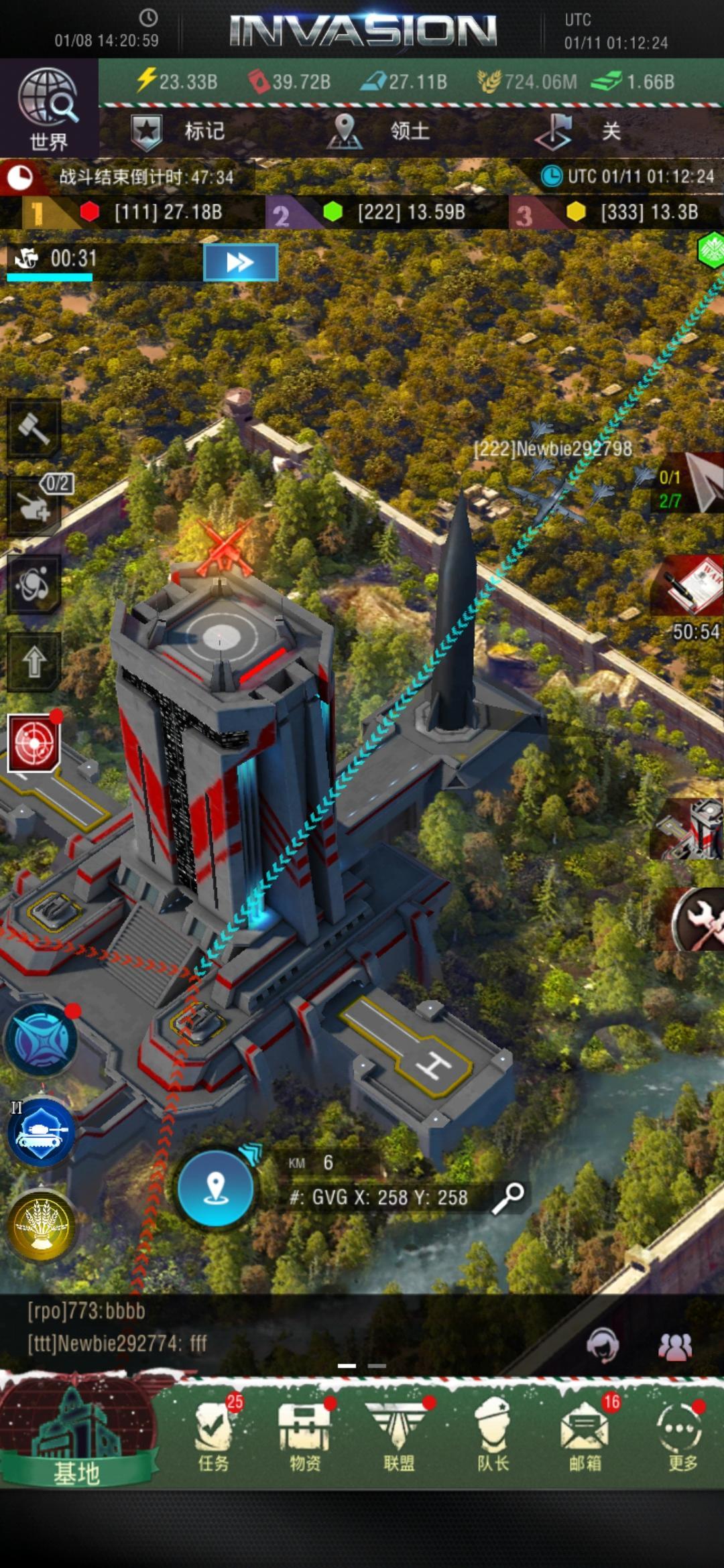
Task: Click the blue location pin button
Action: pos(215,1188)
